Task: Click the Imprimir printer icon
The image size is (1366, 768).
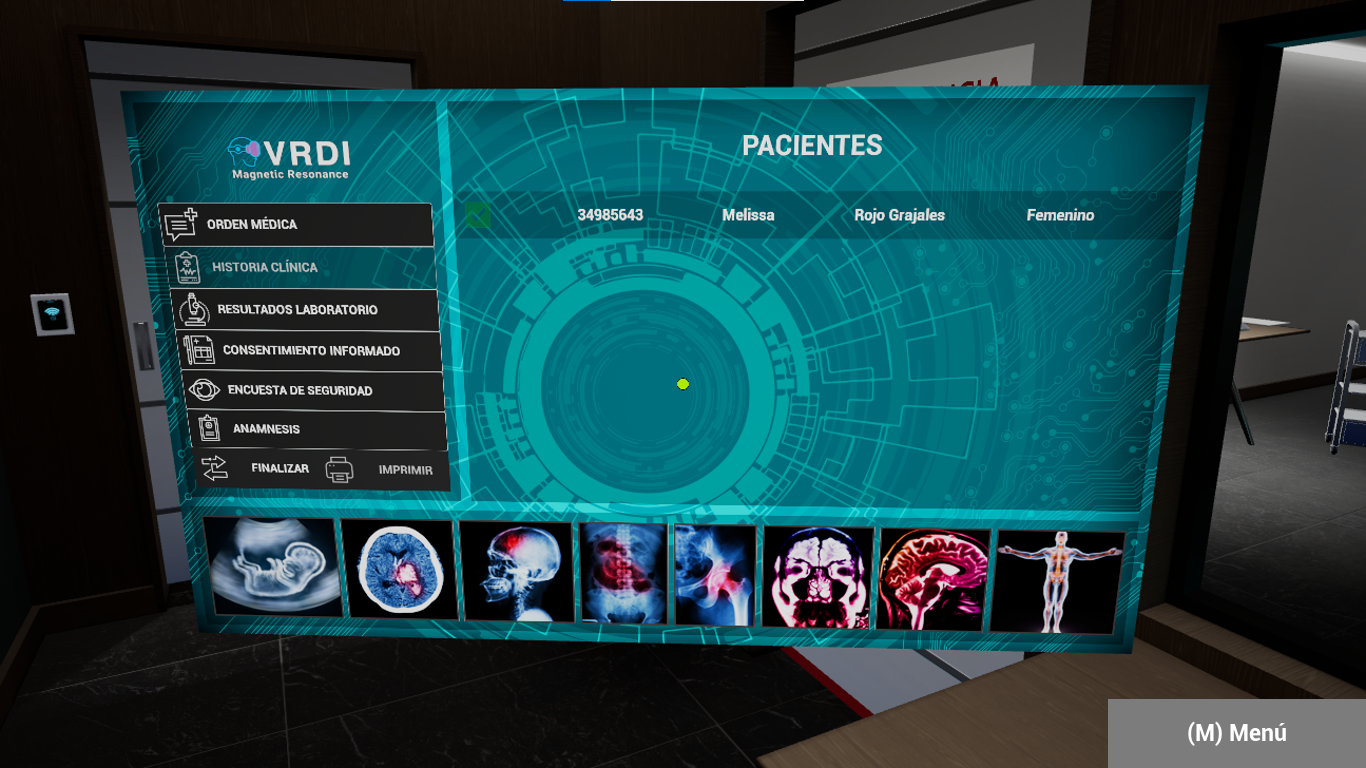Action: [x=340, y=468]
